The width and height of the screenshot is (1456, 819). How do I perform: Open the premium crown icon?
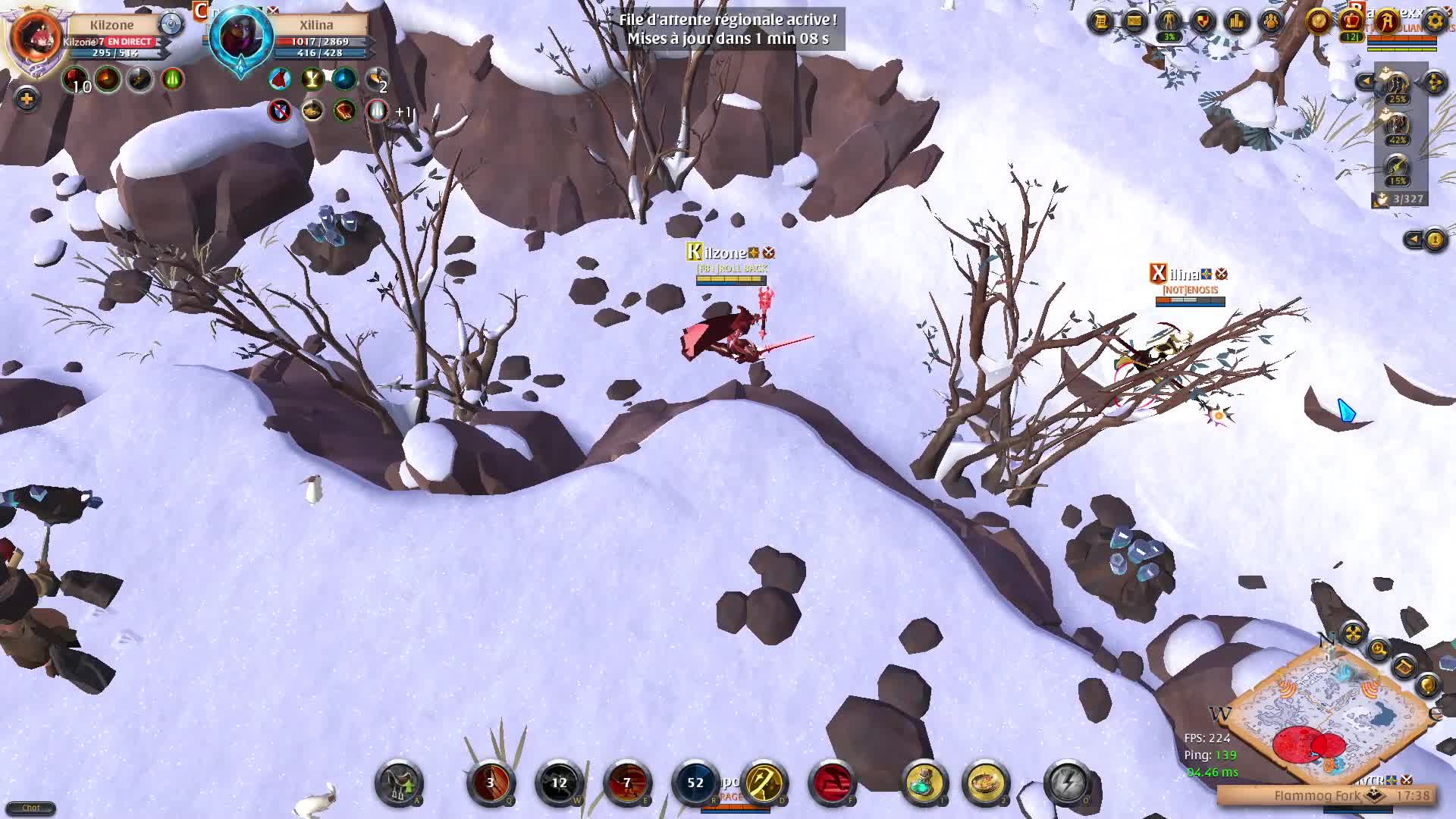pos(1352,21)
